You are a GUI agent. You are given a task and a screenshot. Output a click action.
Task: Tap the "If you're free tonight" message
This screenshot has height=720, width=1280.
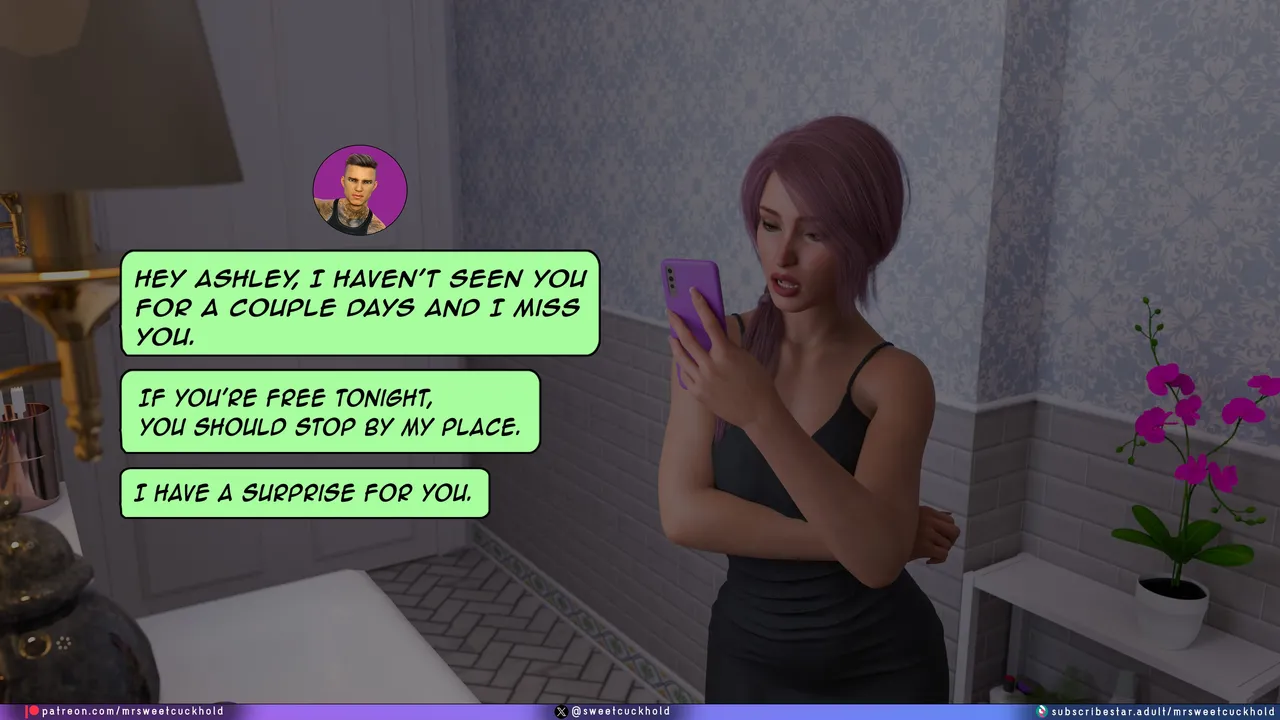(x=330, y=411)
